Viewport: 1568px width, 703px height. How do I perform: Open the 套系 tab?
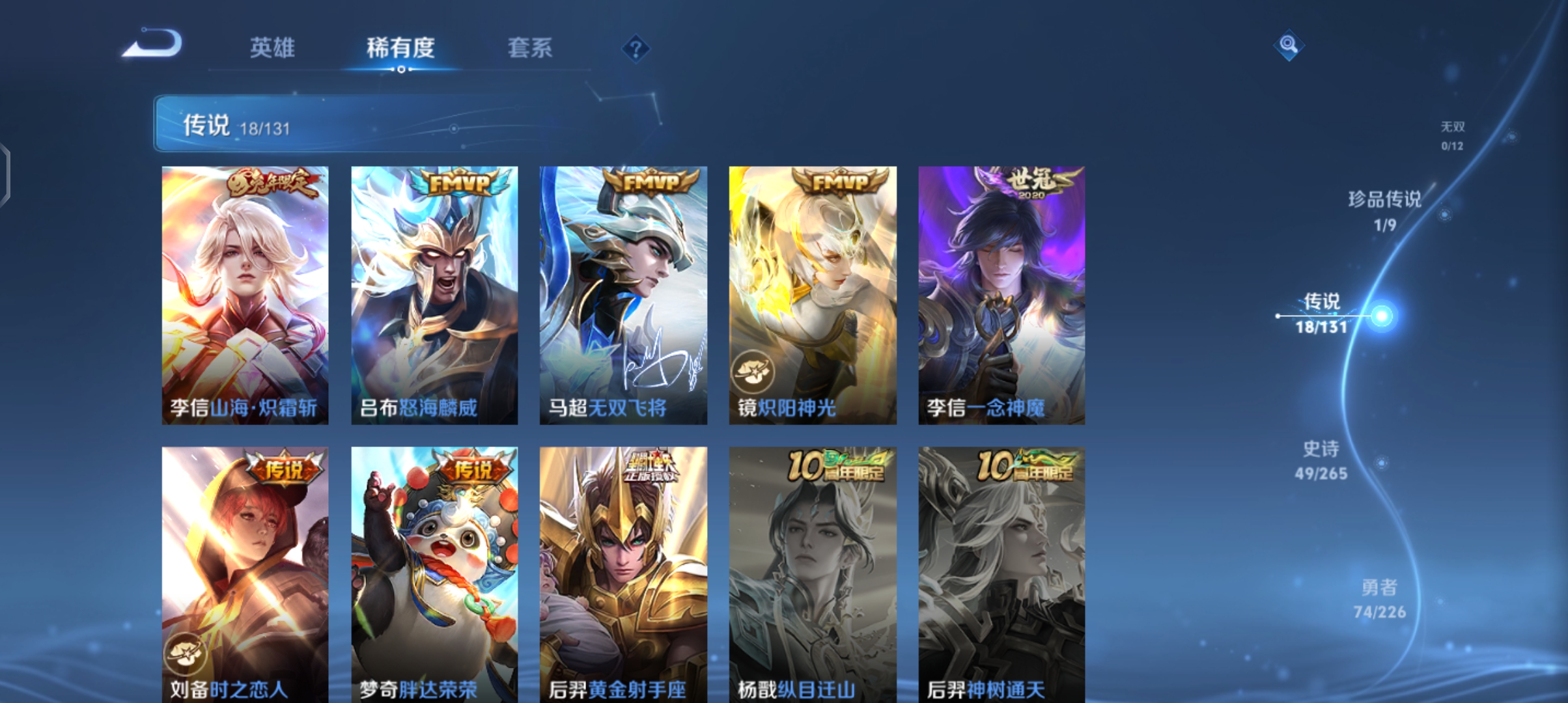coord(531,48)
